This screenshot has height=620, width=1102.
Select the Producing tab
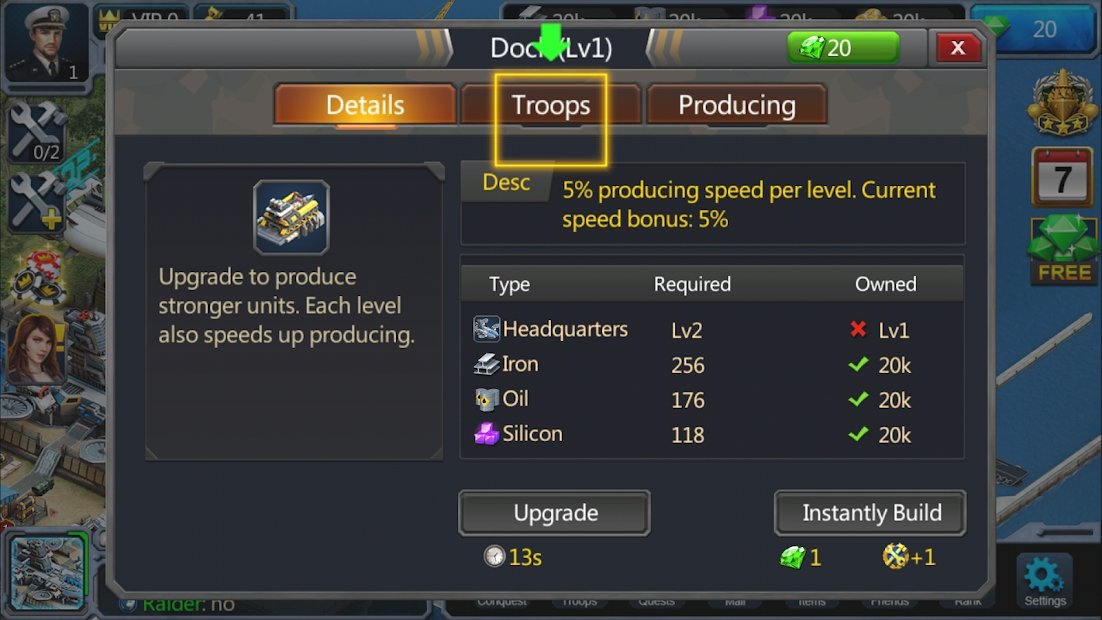tap(737, 105)
